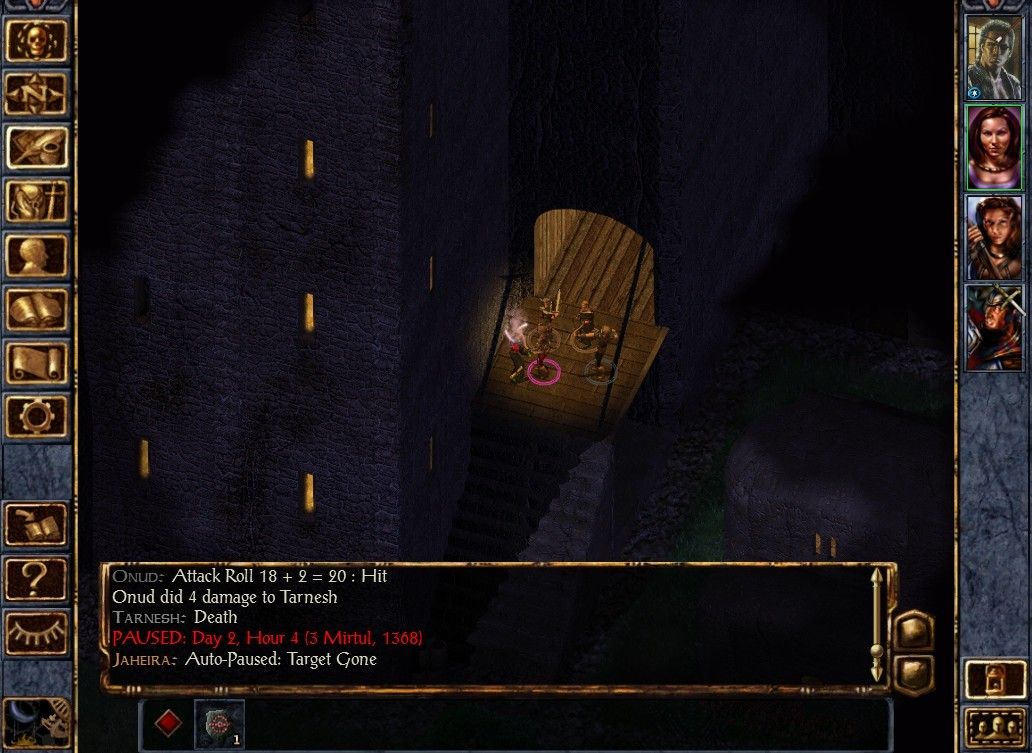Viewport: 1032px width, 753px height.
Task: Select the green-bordered red-haired woman portrait
Action: [994, 147]
